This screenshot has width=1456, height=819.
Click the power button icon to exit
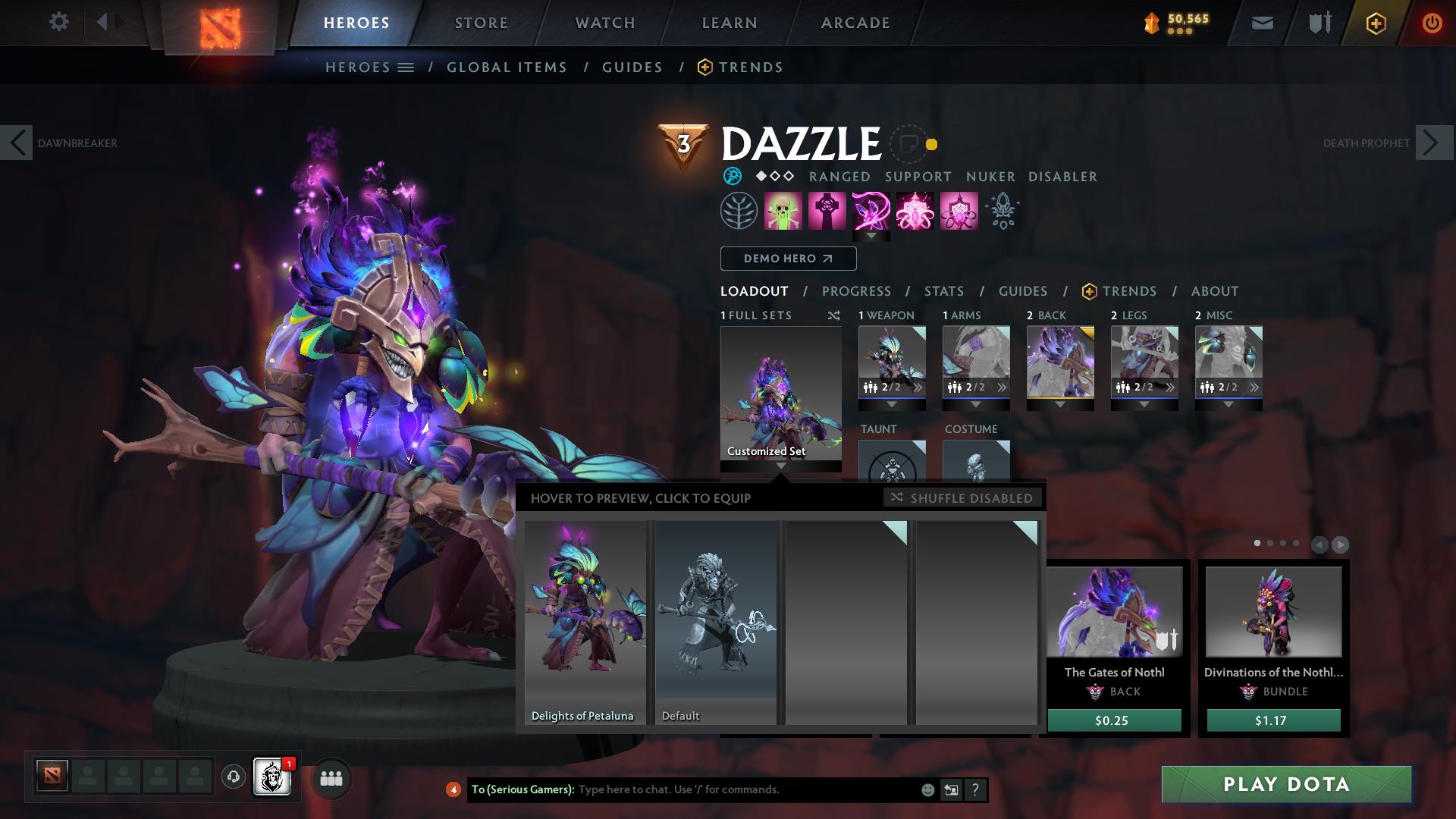[1432, 23]
